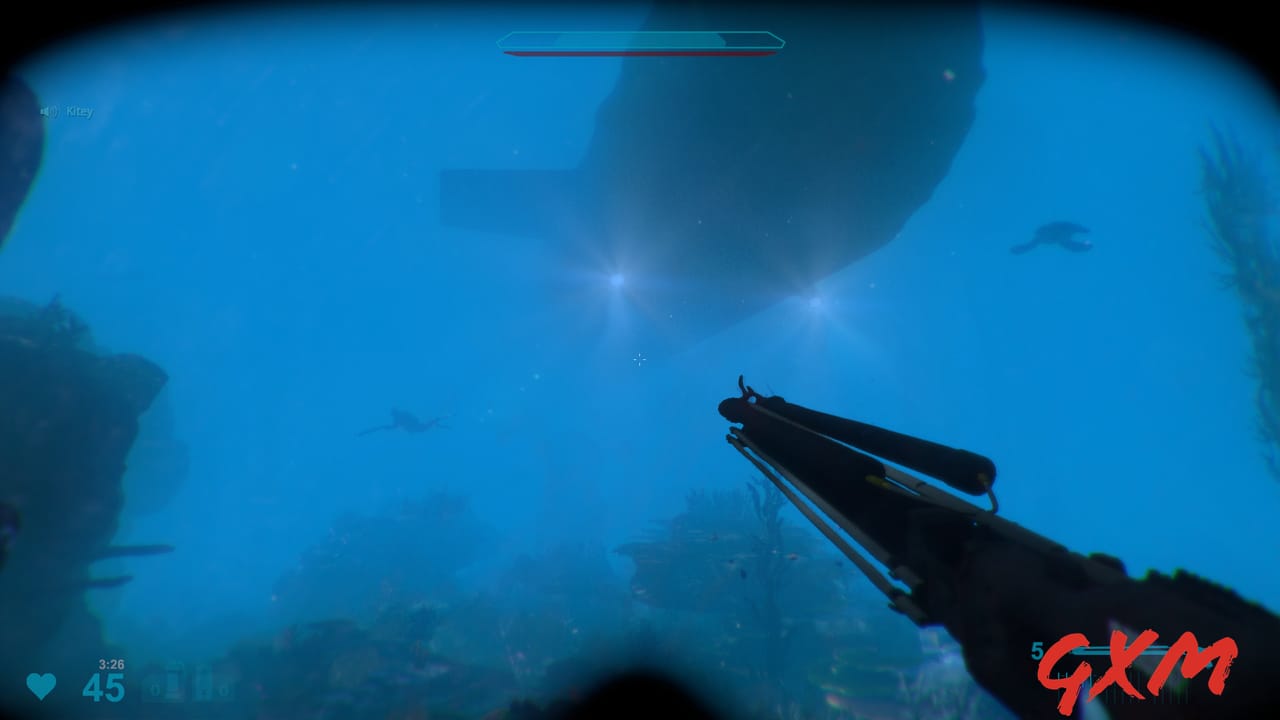Toggle the left item slot counter showing 0
Screen dimensions: 1280x720
coord(153,688)
